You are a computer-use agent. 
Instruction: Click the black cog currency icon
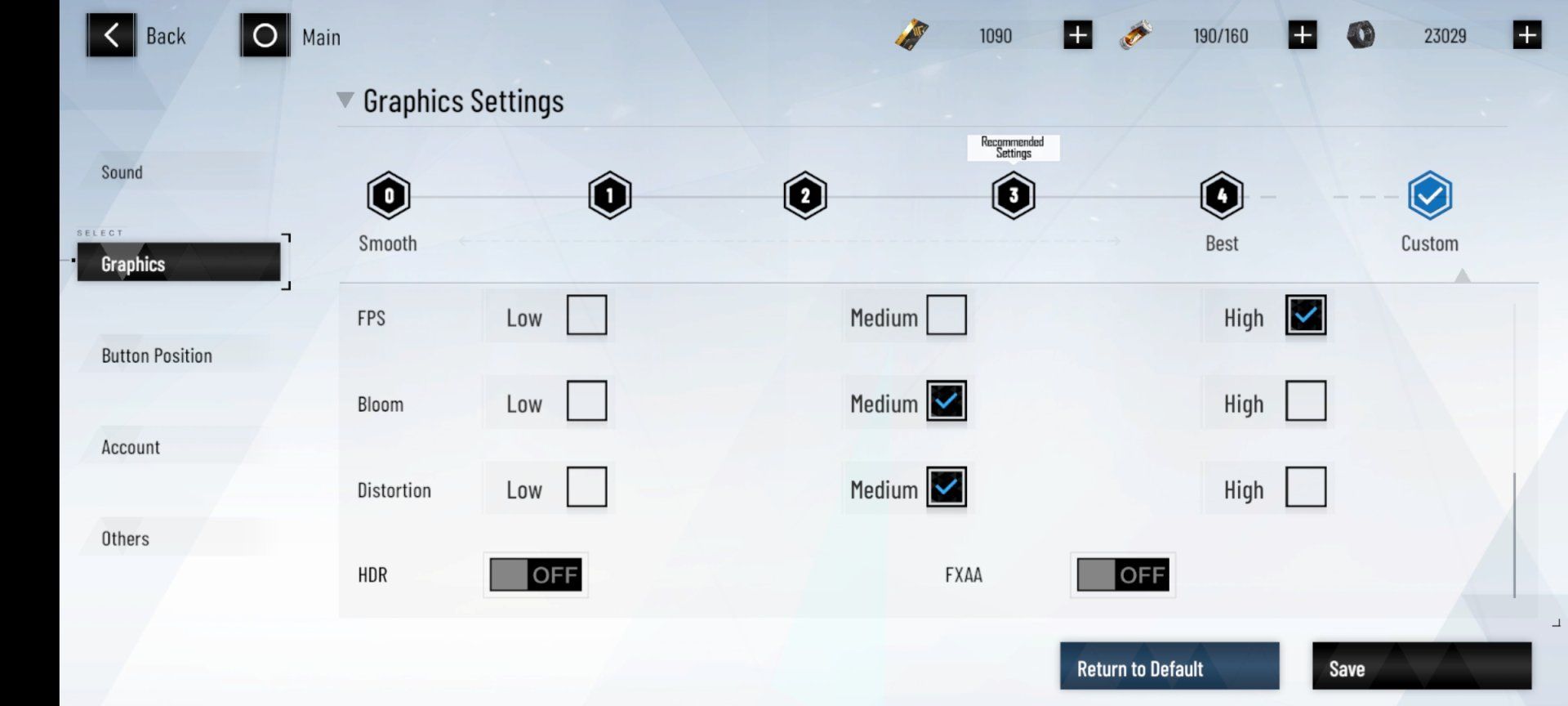[1362, 34]
